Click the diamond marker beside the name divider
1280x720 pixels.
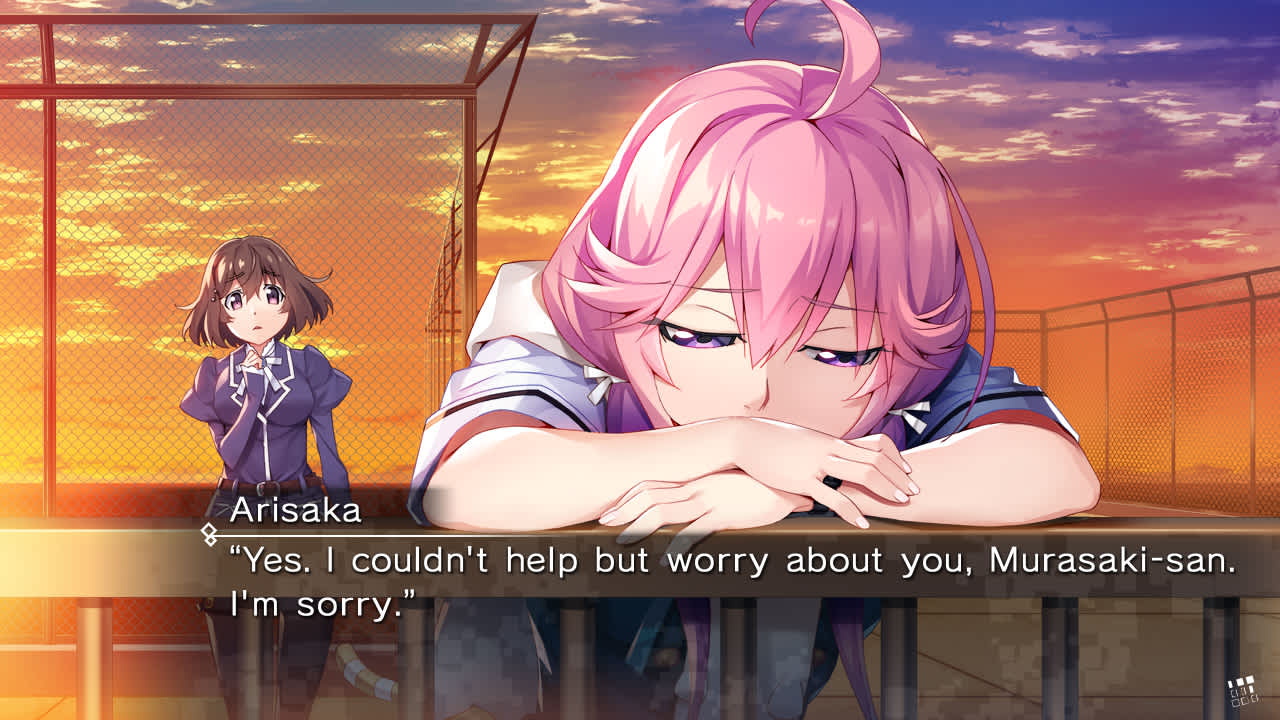point(208,531)
